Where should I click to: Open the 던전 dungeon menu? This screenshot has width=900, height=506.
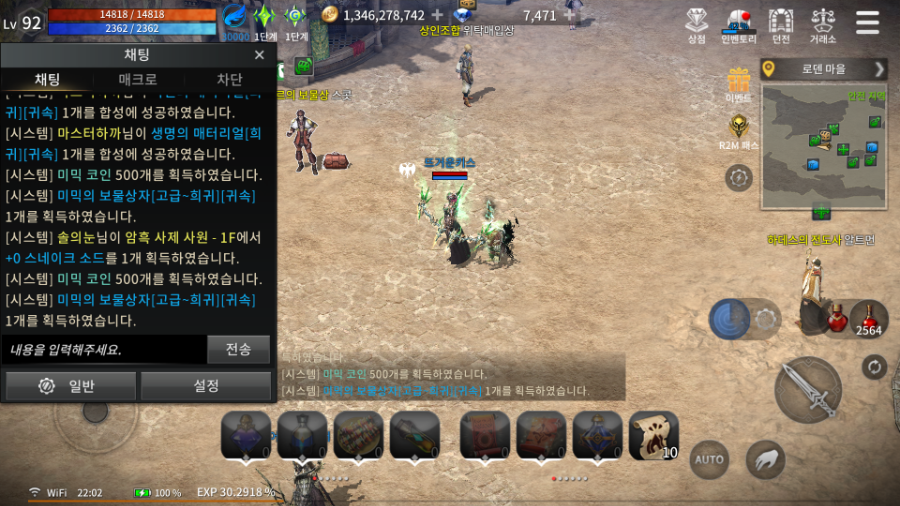pyautogui.click(x=780, y=24)
